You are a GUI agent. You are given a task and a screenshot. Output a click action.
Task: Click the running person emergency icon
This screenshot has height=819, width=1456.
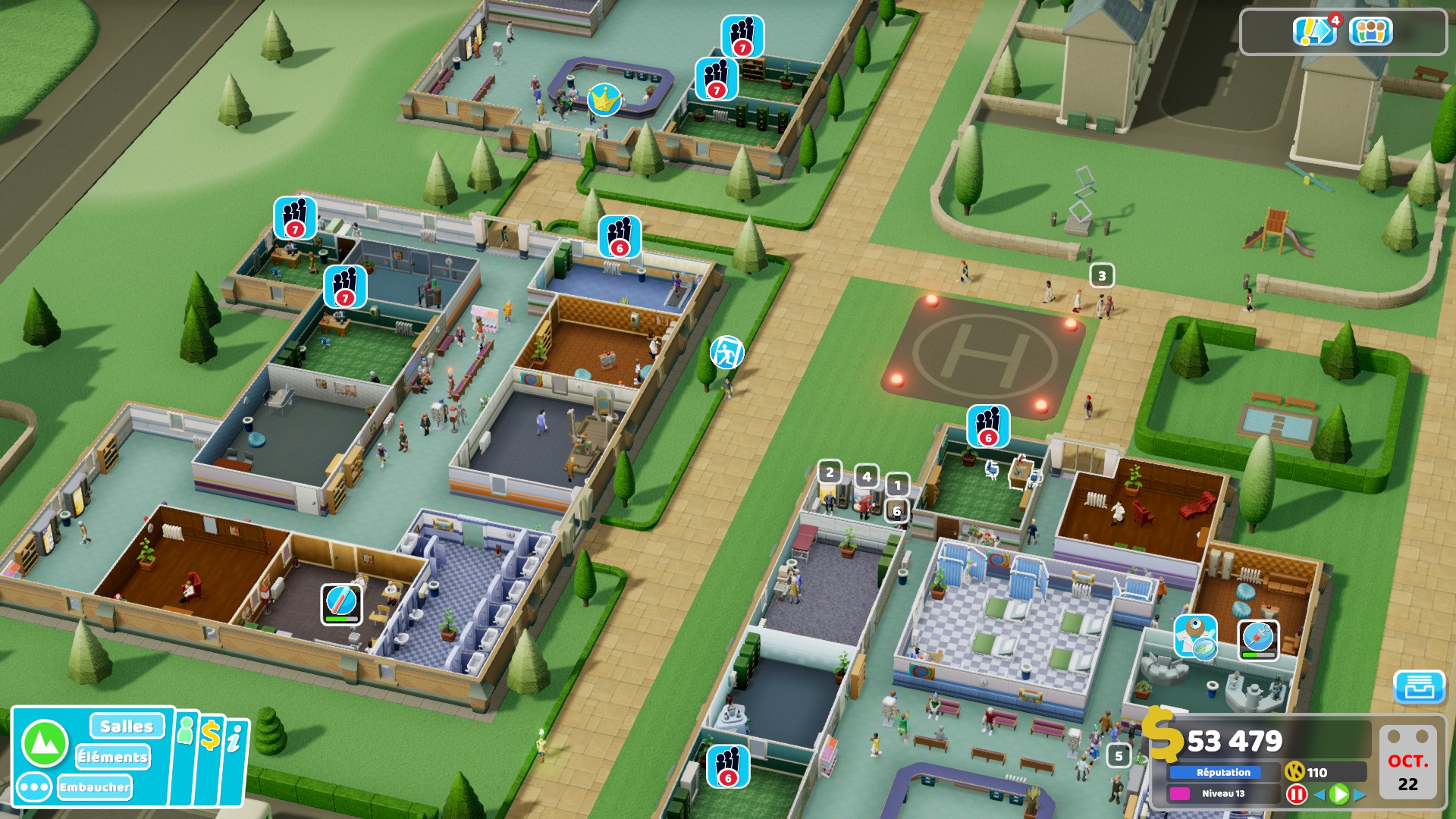[726, 352]
